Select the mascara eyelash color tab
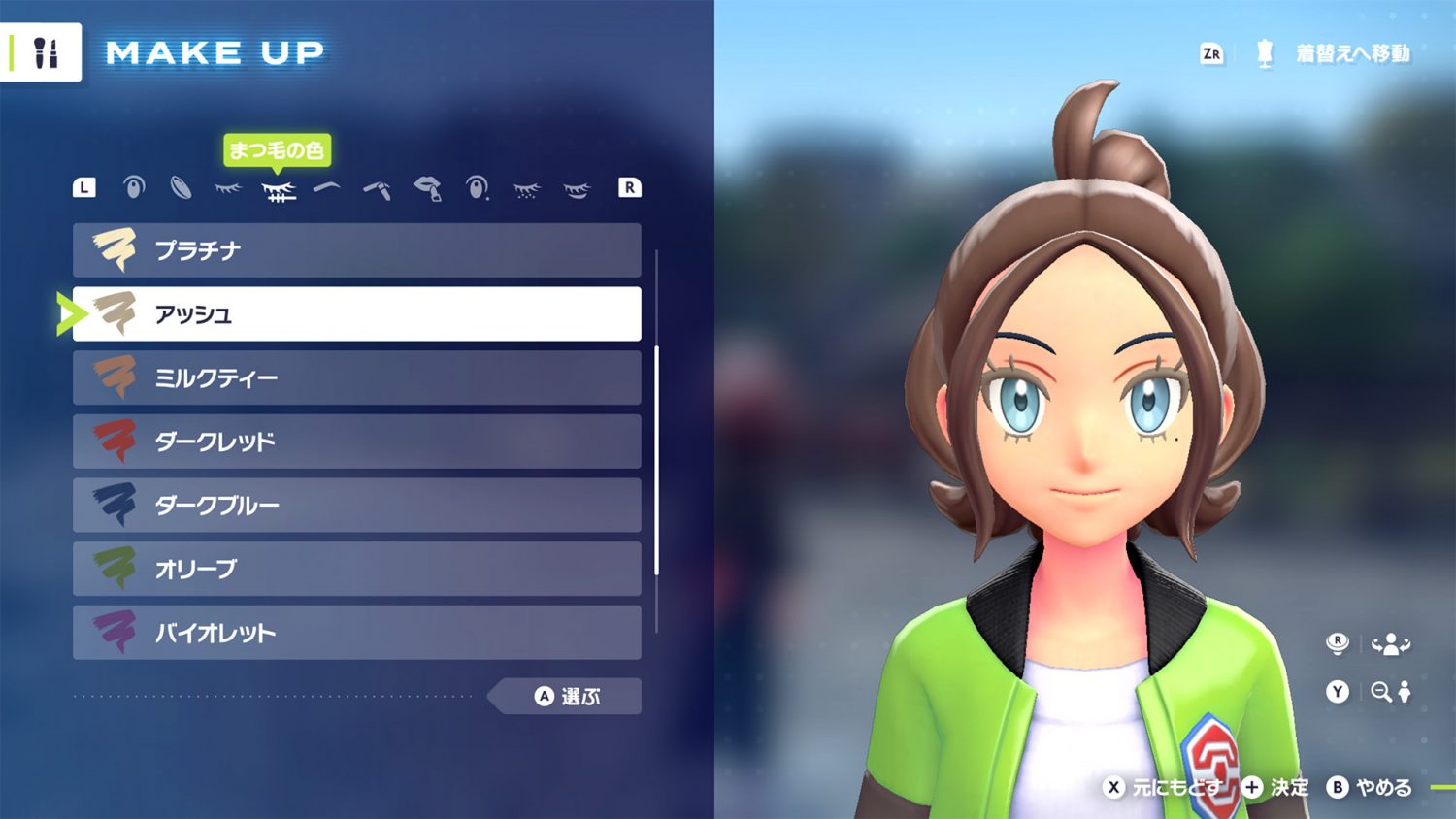The image size is (1456, 819). point(279,189)
